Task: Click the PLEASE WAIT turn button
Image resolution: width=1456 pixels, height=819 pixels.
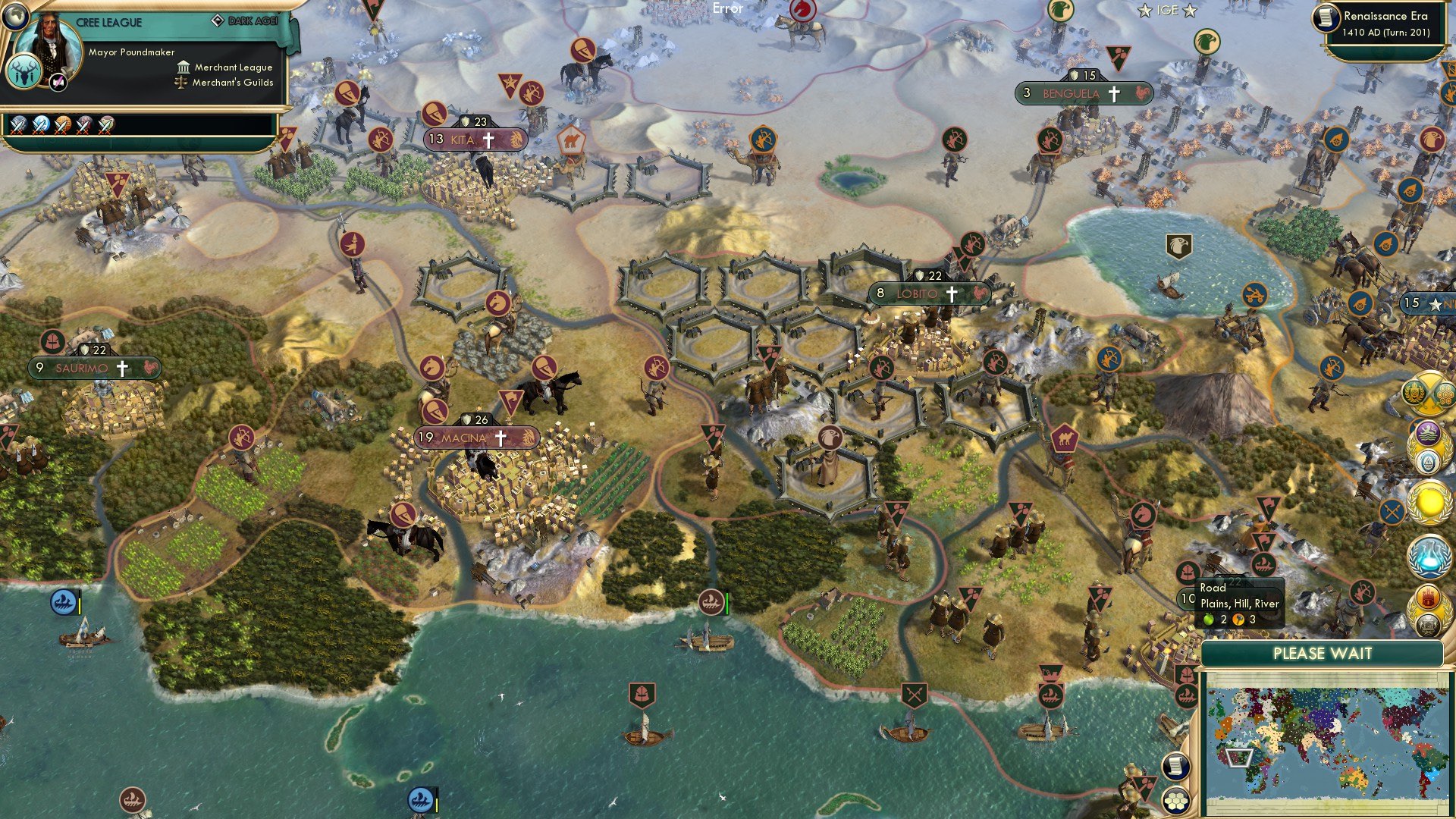Action: point(1322,654)
